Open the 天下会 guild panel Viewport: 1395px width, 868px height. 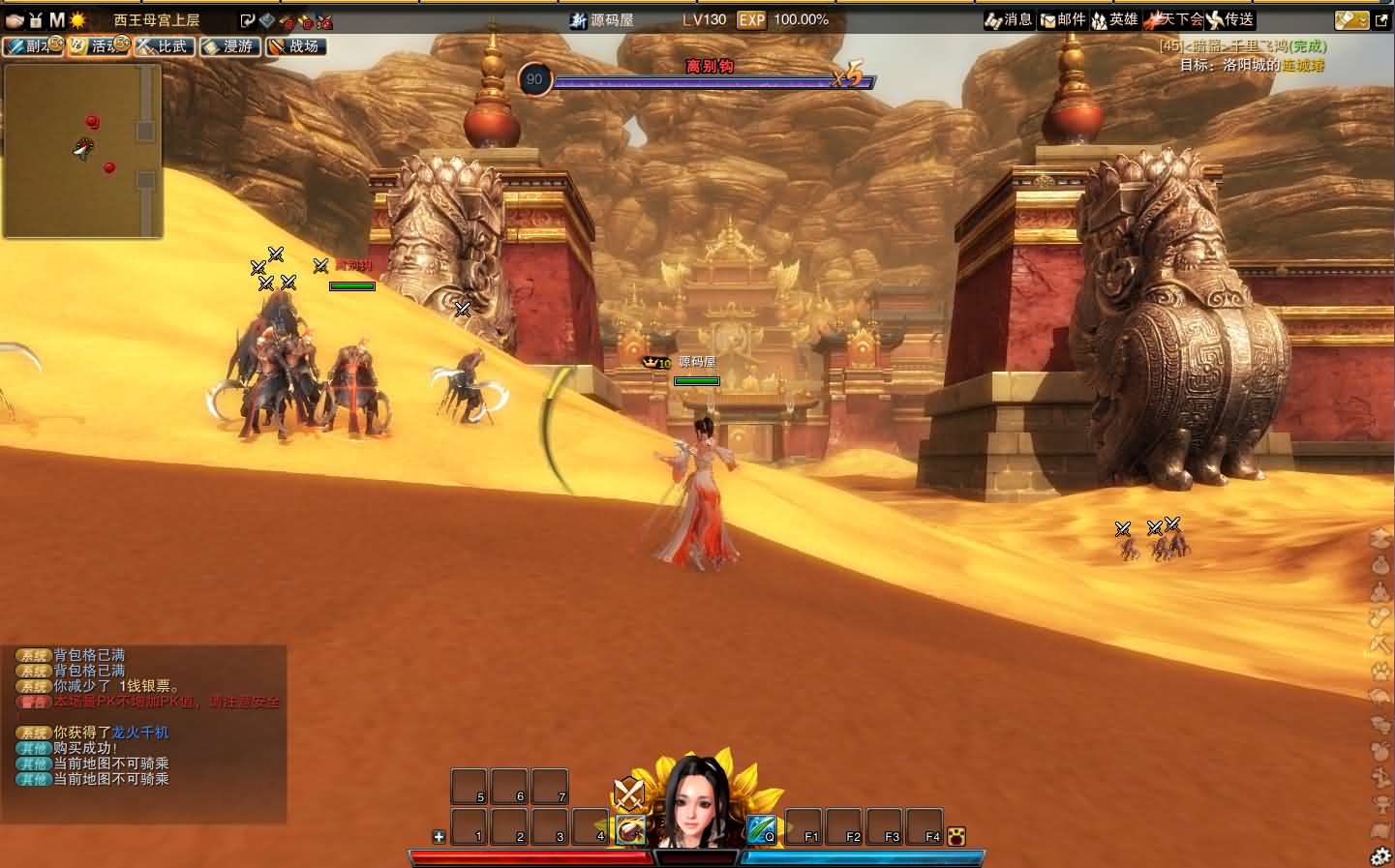[1173, 19]
